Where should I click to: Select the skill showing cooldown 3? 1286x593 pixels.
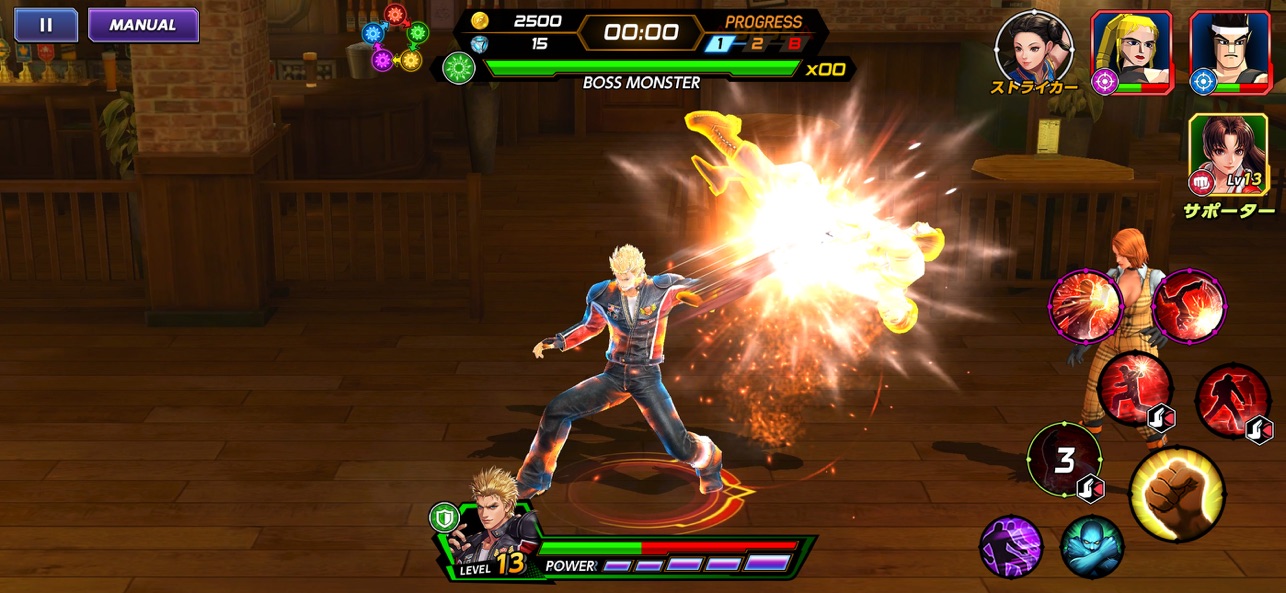(1064, 461)
